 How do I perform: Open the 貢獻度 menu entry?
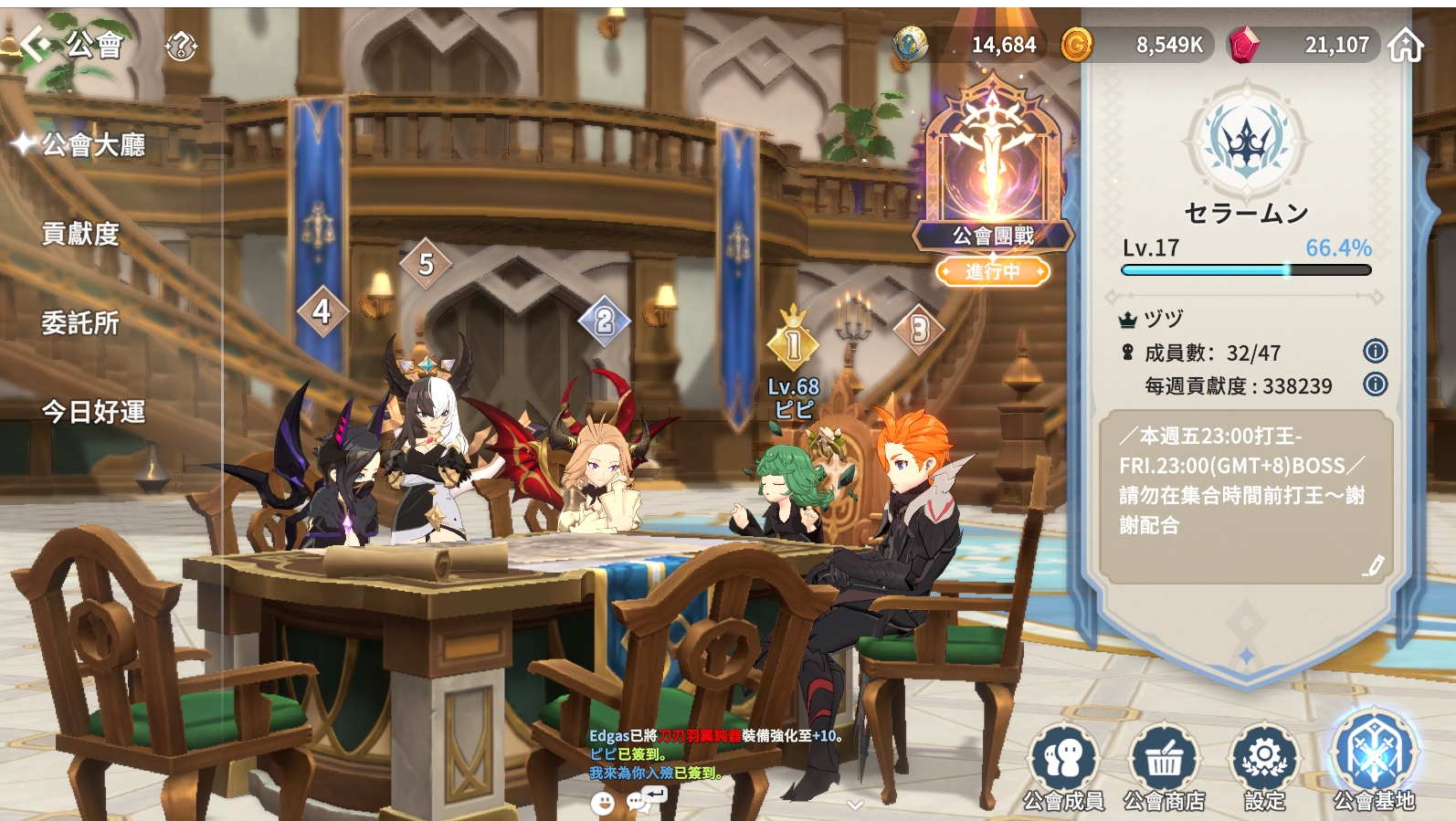[80, 234]
